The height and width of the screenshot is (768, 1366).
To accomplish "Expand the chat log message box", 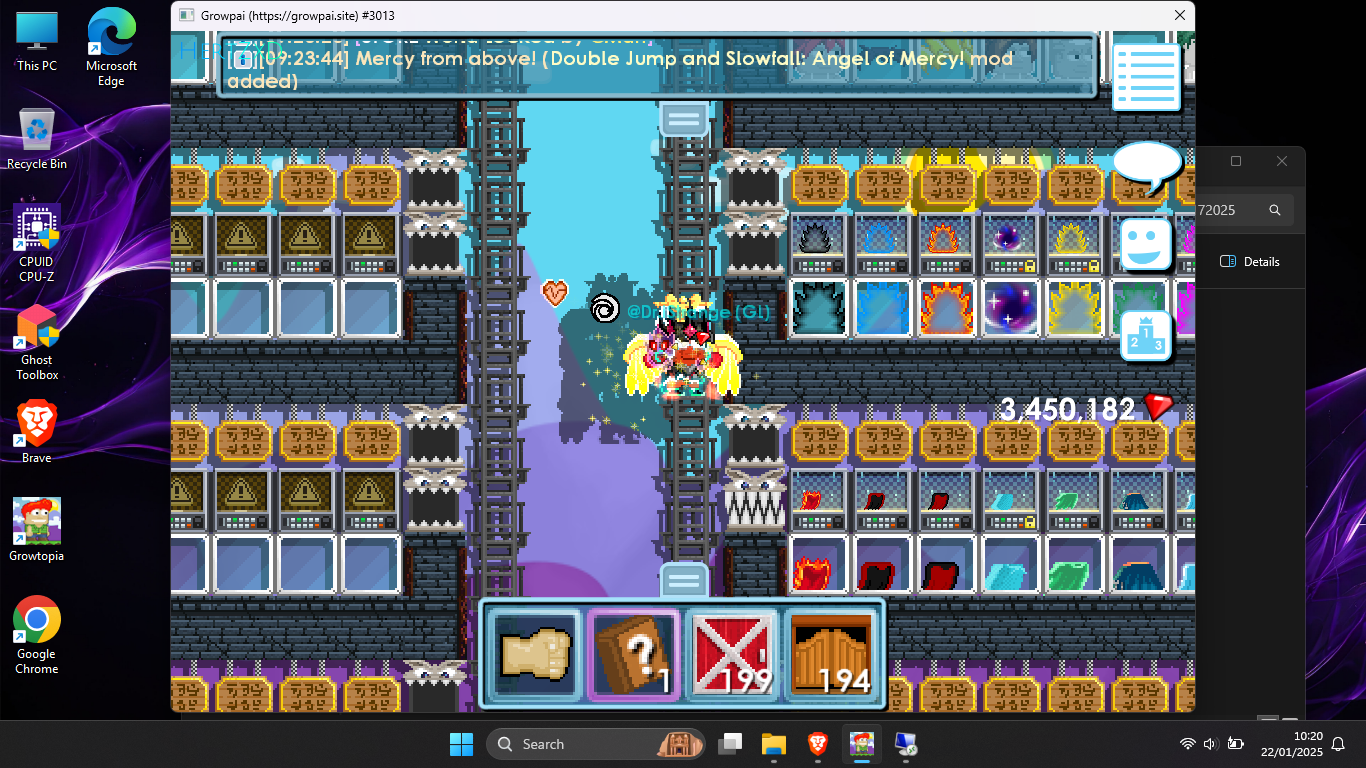I will click(656, 67).
